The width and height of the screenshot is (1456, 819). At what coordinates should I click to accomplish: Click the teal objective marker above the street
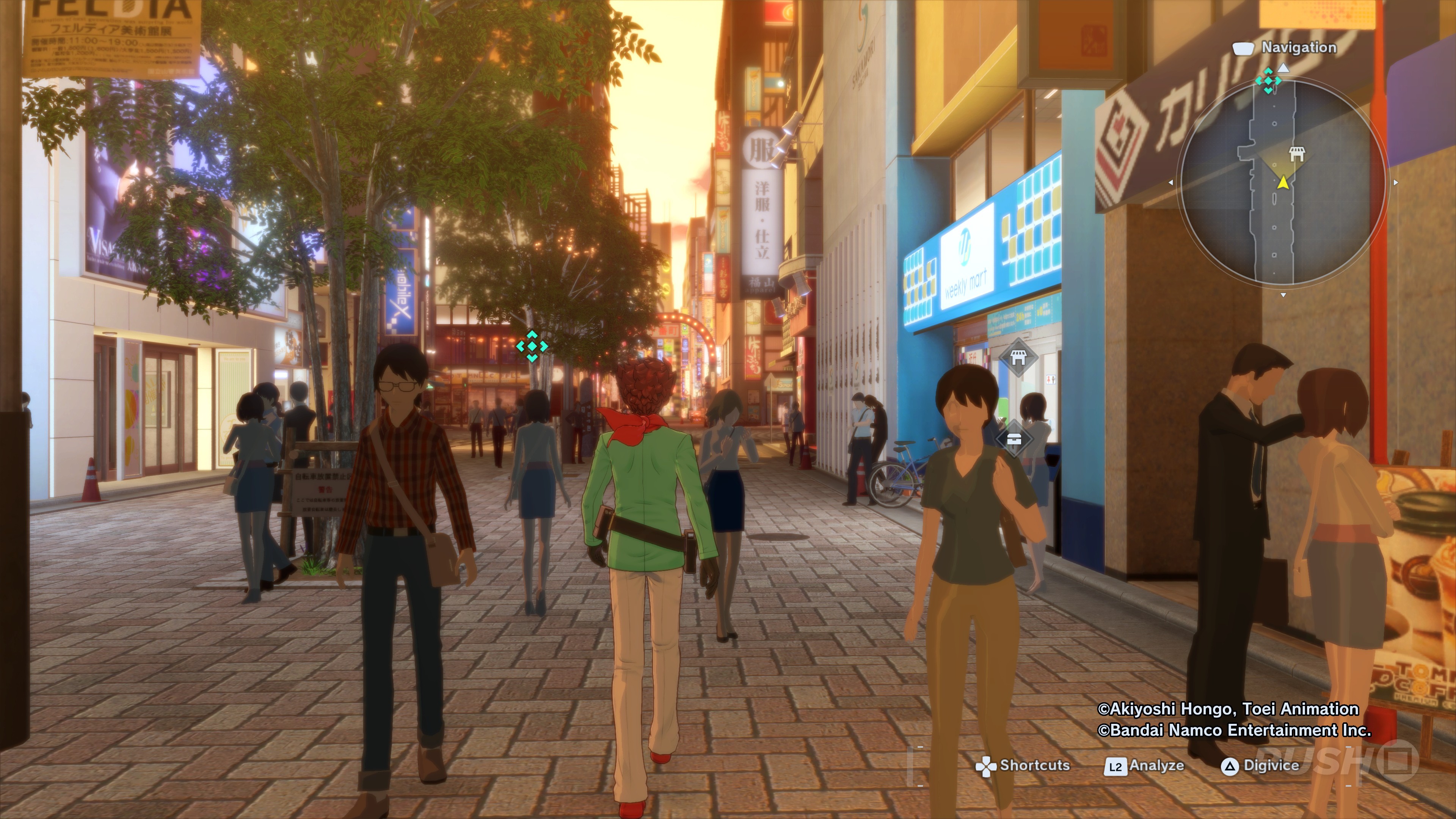click(532, 346)
